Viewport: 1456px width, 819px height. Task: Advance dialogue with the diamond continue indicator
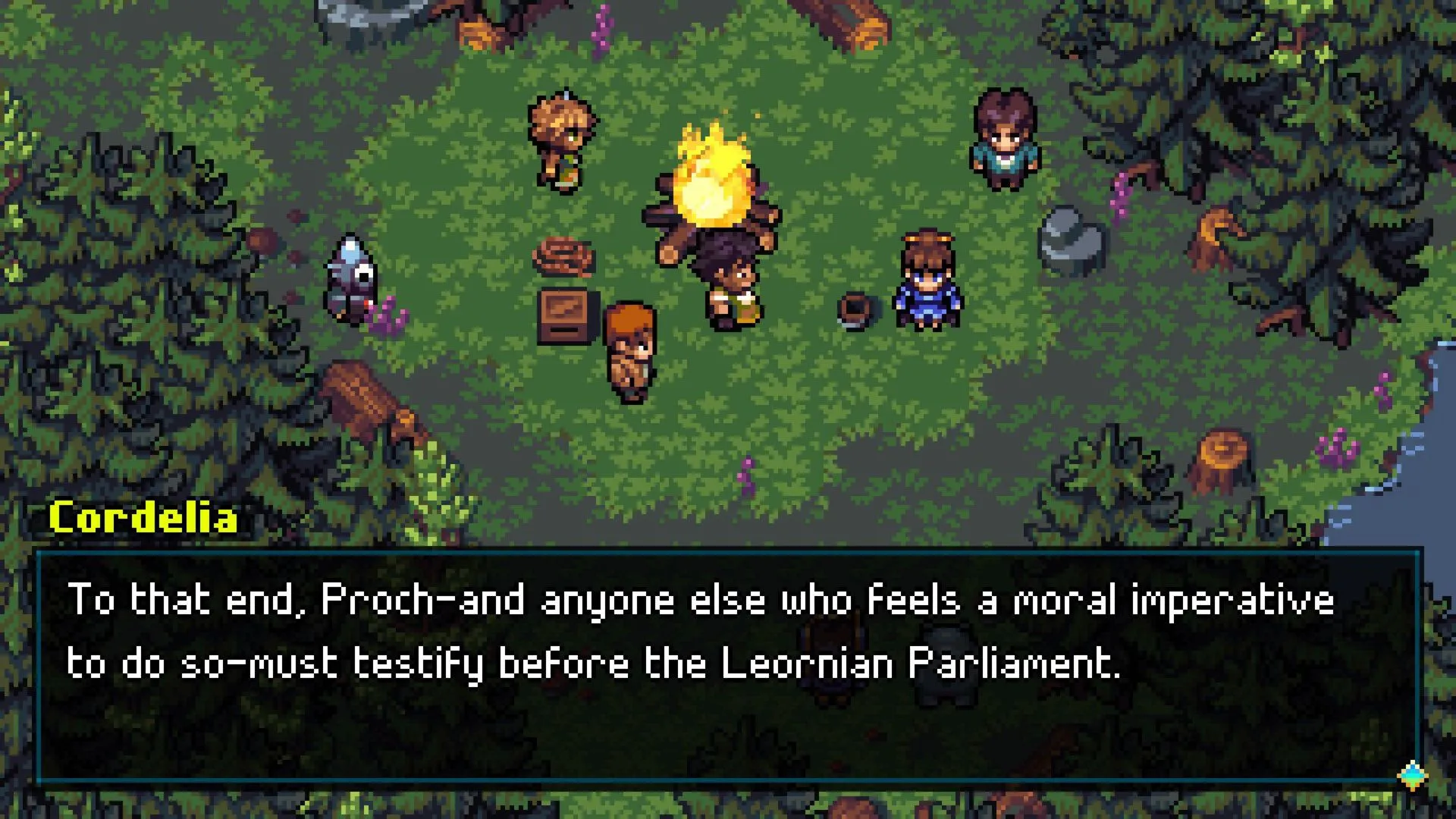point(1412,775)
